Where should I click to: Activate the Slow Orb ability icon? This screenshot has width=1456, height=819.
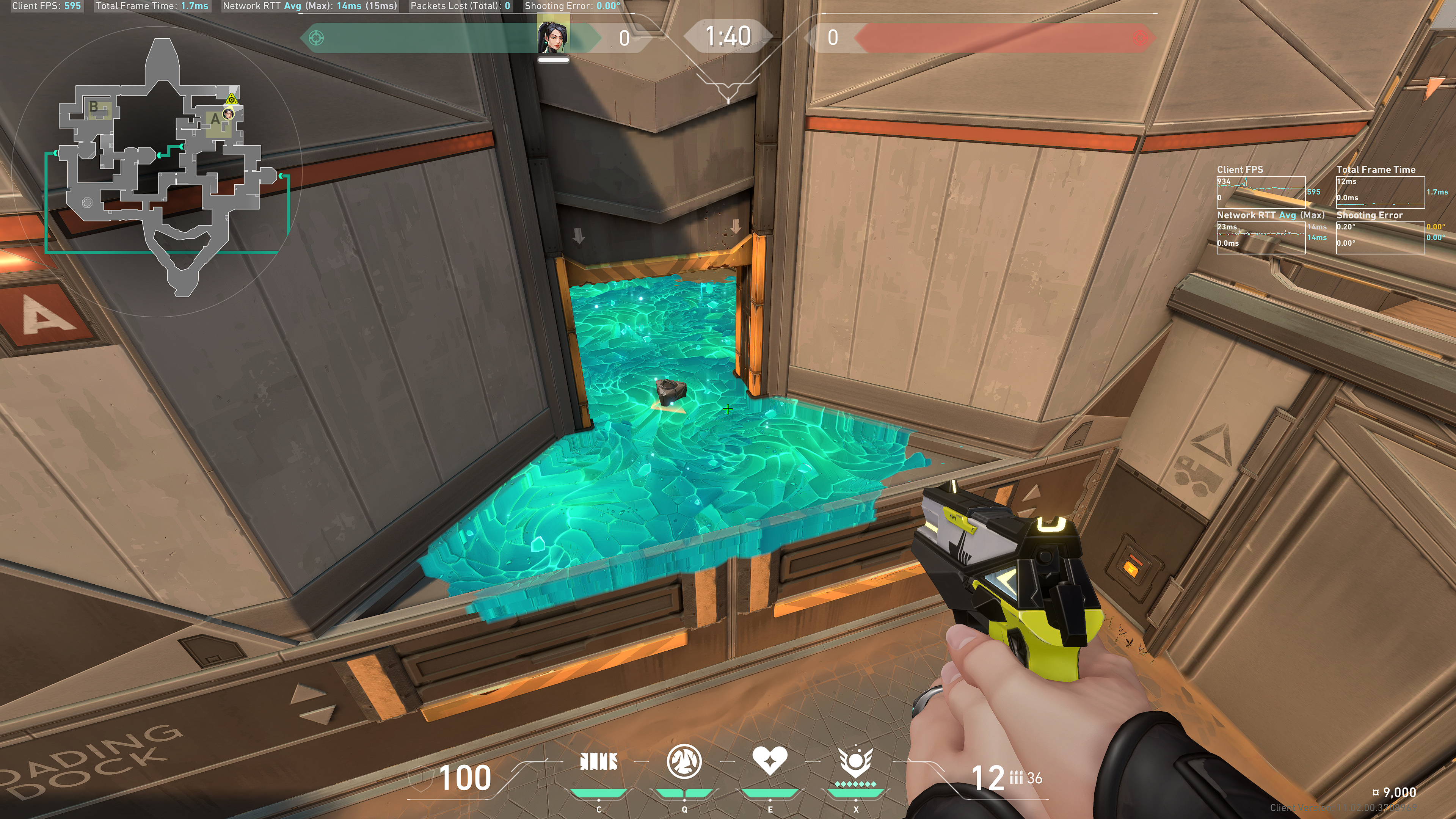click(684, 761)
